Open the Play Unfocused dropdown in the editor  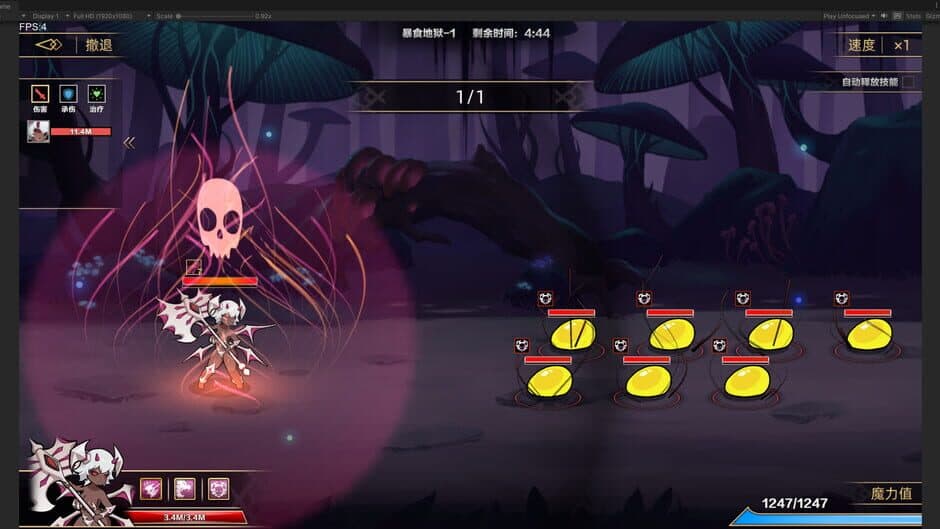[x=849, y=16]
